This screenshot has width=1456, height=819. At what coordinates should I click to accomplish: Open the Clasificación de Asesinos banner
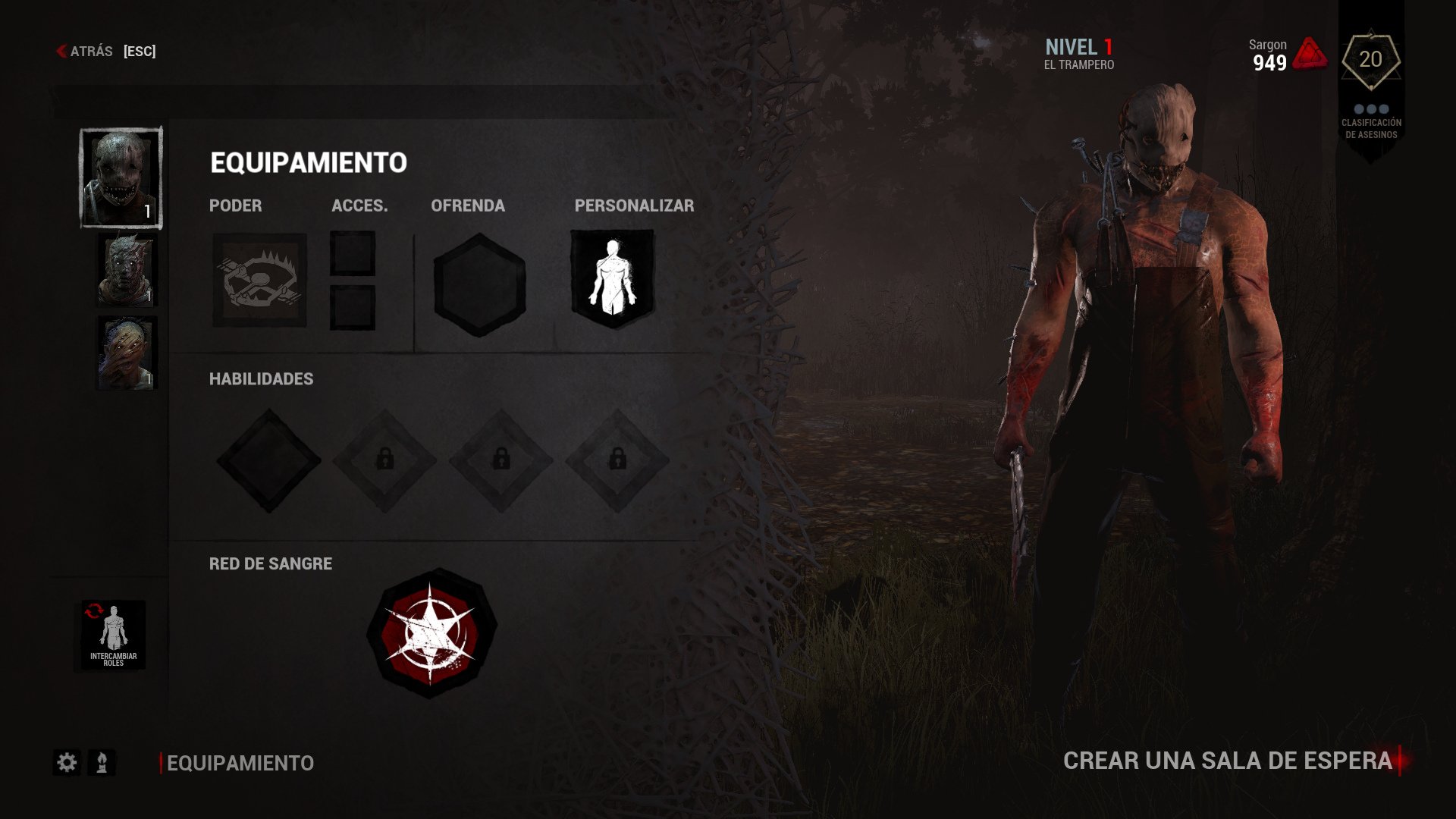pos(1372,129)
